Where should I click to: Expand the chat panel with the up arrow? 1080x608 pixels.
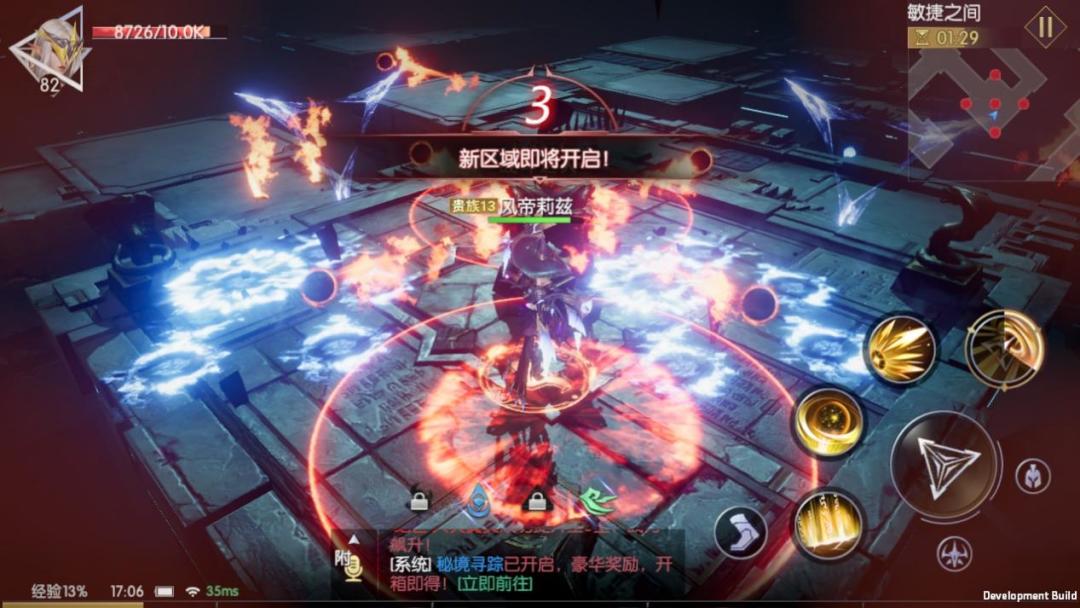(353, 540)
